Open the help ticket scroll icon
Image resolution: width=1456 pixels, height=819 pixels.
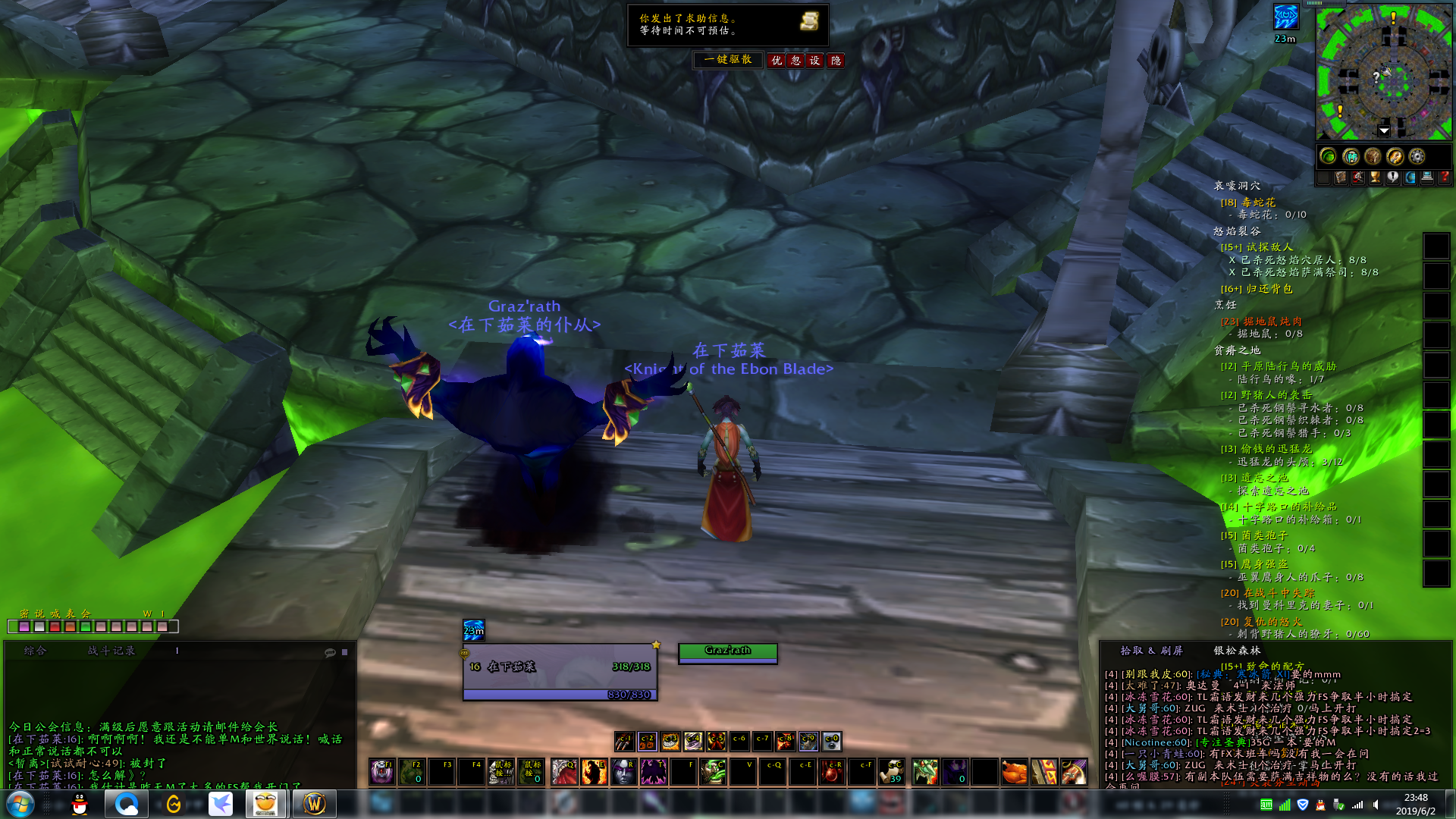click(809, 21)
